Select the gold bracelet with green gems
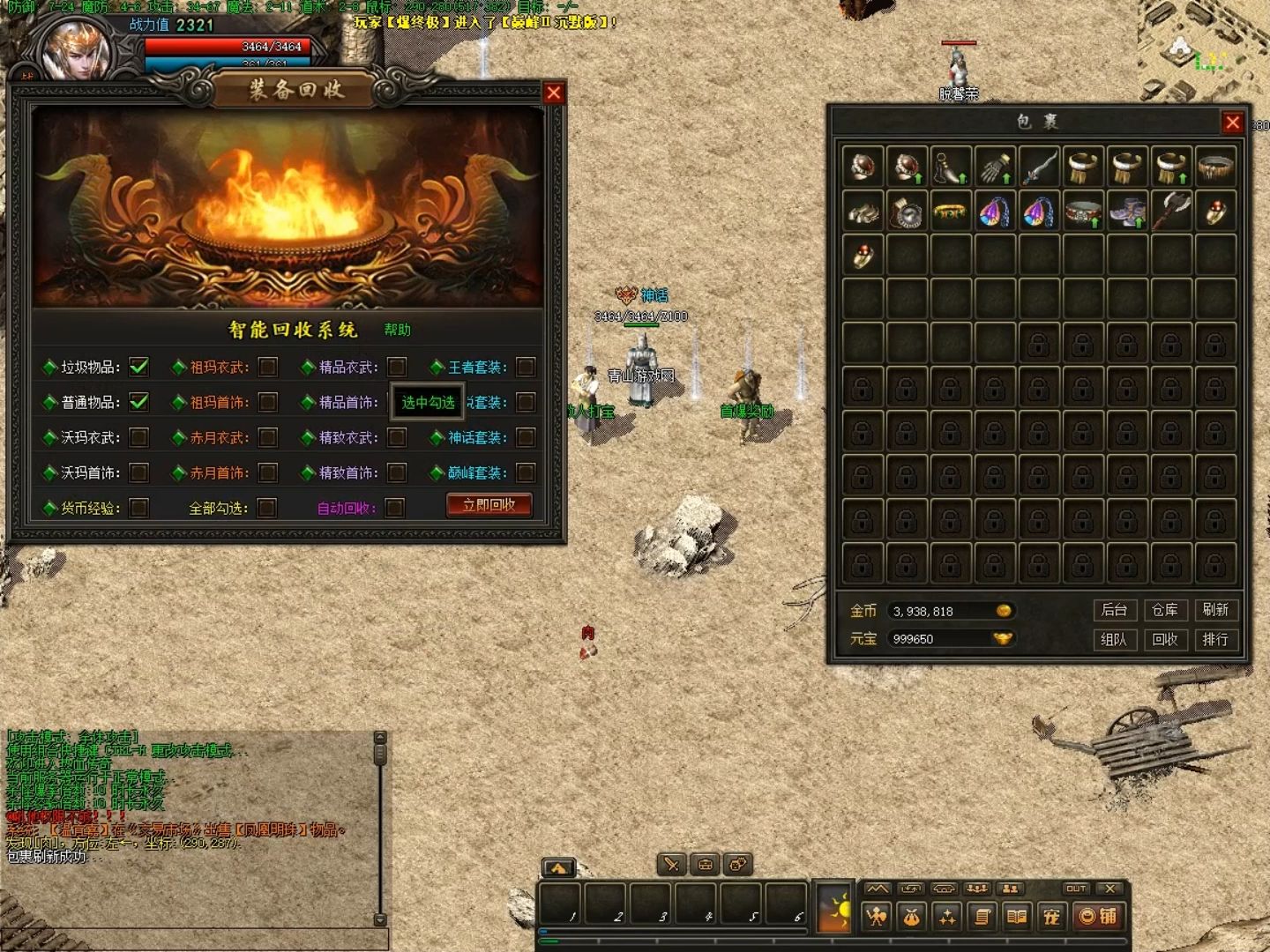This screenshot has height=952, width=1270. click(951, 212)
